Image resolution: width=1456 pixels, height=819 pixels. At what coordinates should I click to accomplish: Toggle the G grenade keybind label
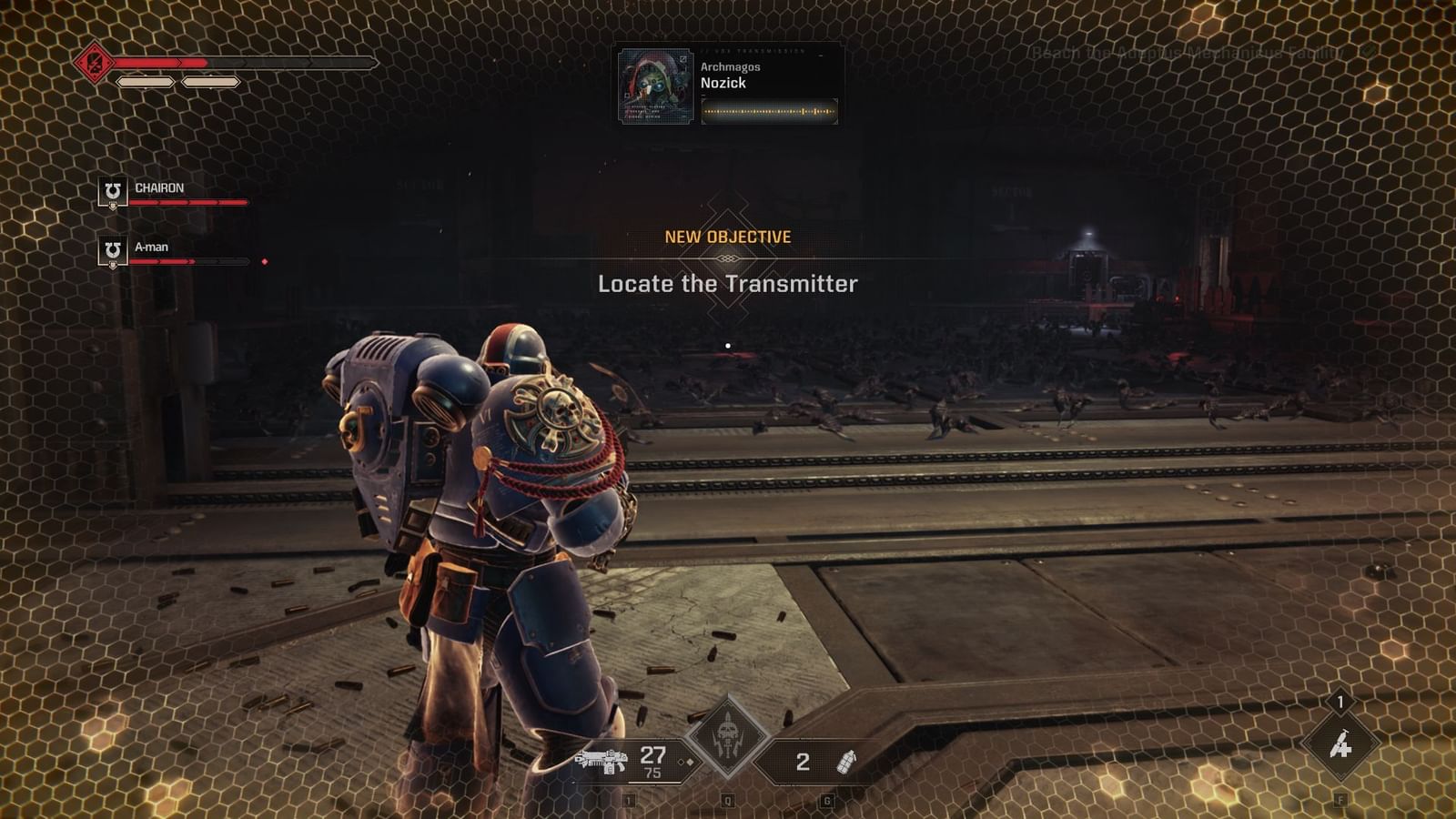[826, 798]
